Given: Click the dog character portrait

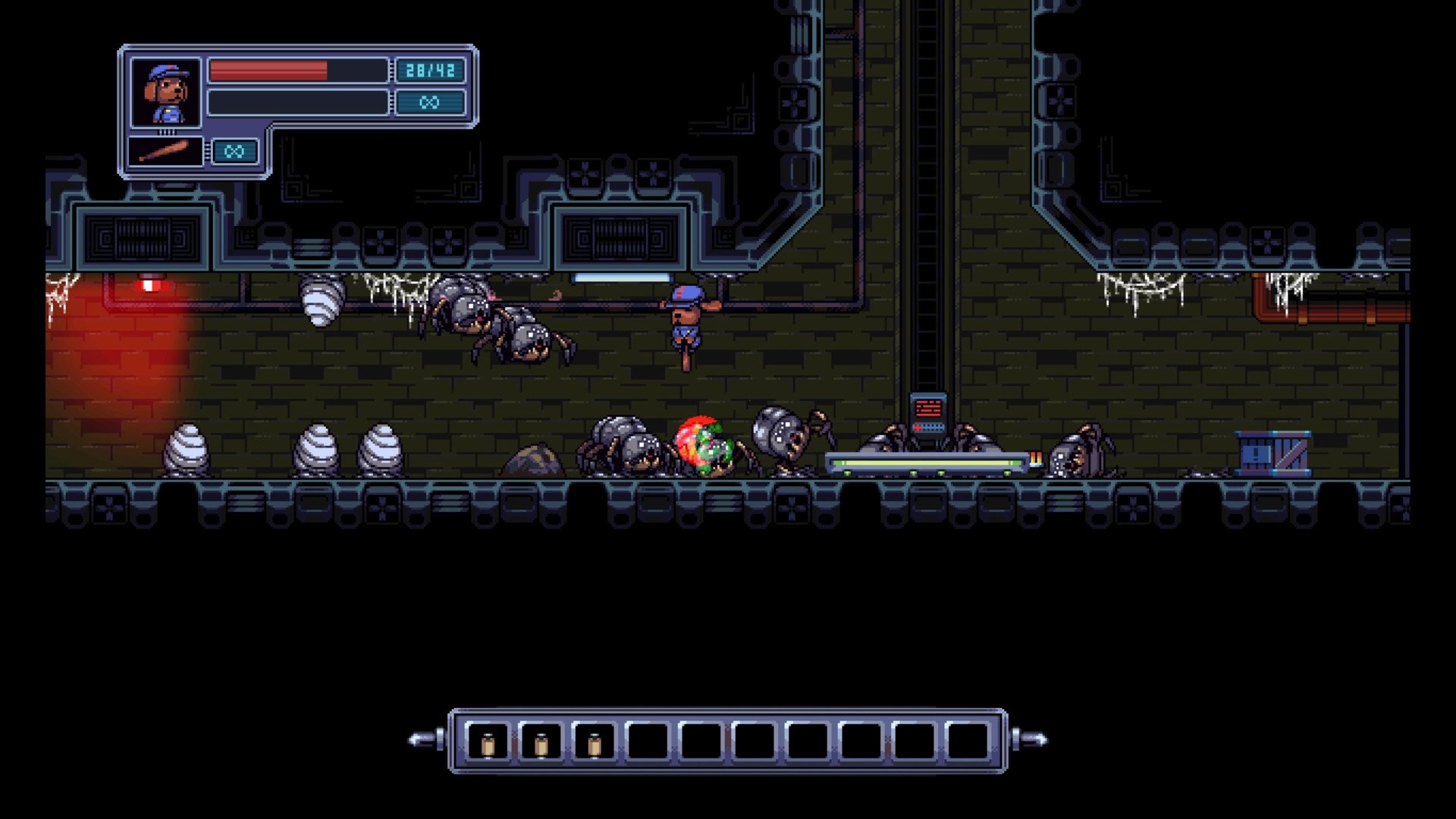Looking at the screenshot, I should [x=166, y=93].
